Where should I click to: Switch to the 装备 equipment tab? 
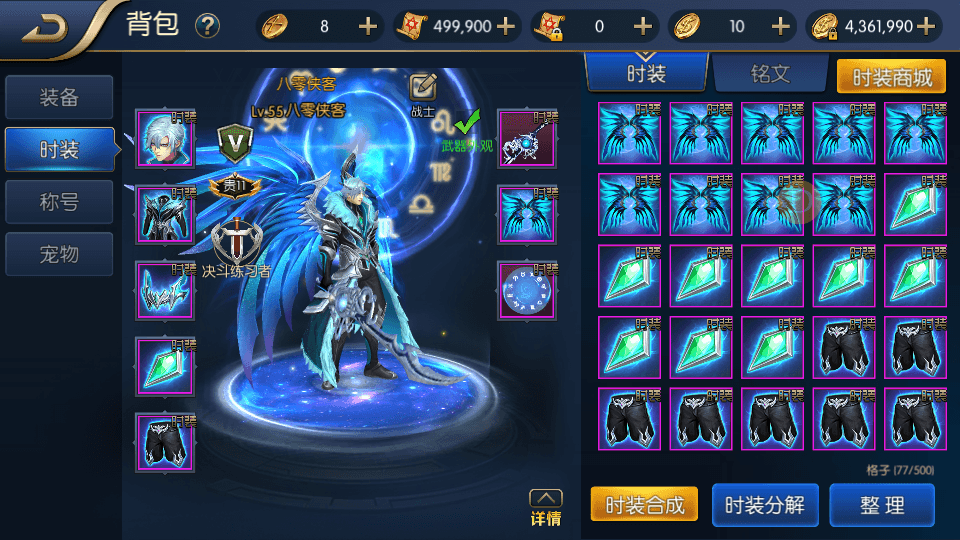(x=58, y=98)
